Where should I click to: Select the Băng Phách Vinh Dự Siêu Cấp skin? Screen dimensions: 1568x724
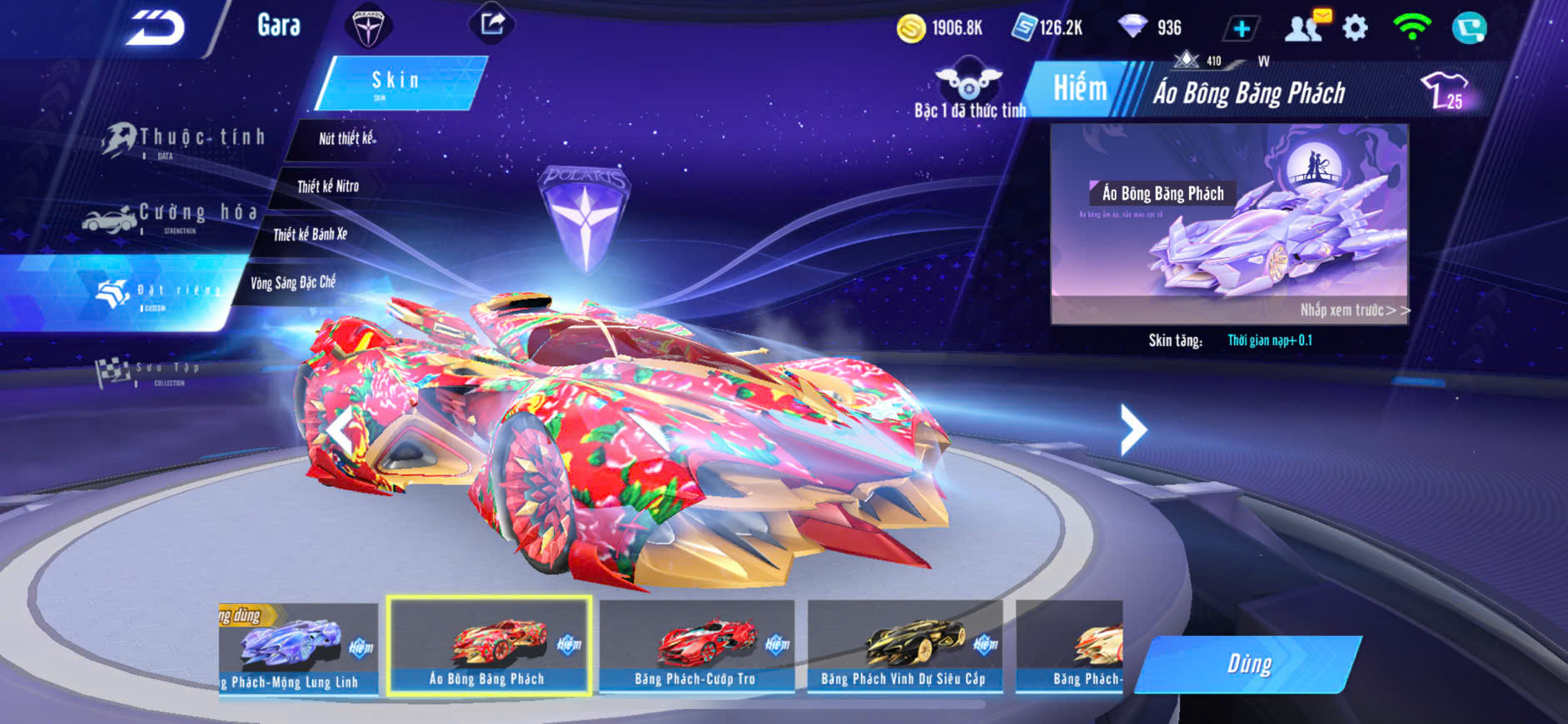click(x=904, y=647)
